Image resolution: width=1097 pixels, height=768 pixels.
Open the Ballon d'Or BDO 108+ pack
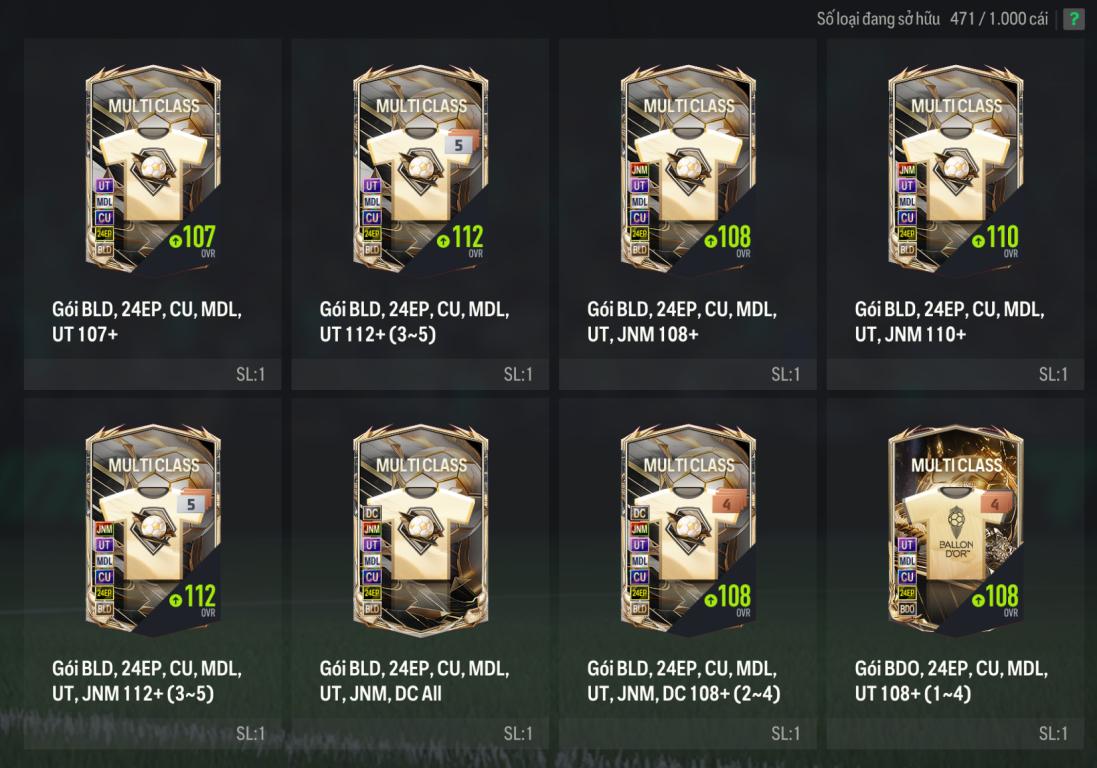click(955, 530)
